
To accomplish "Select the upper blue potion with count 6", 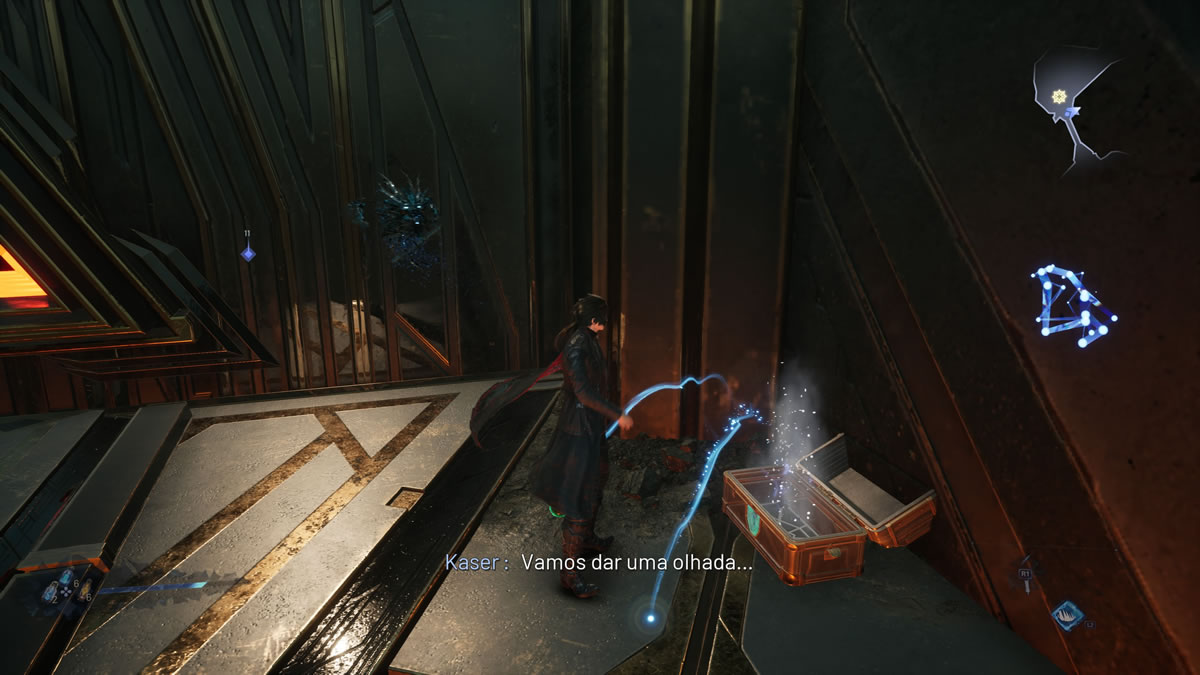I will point(66,575).
